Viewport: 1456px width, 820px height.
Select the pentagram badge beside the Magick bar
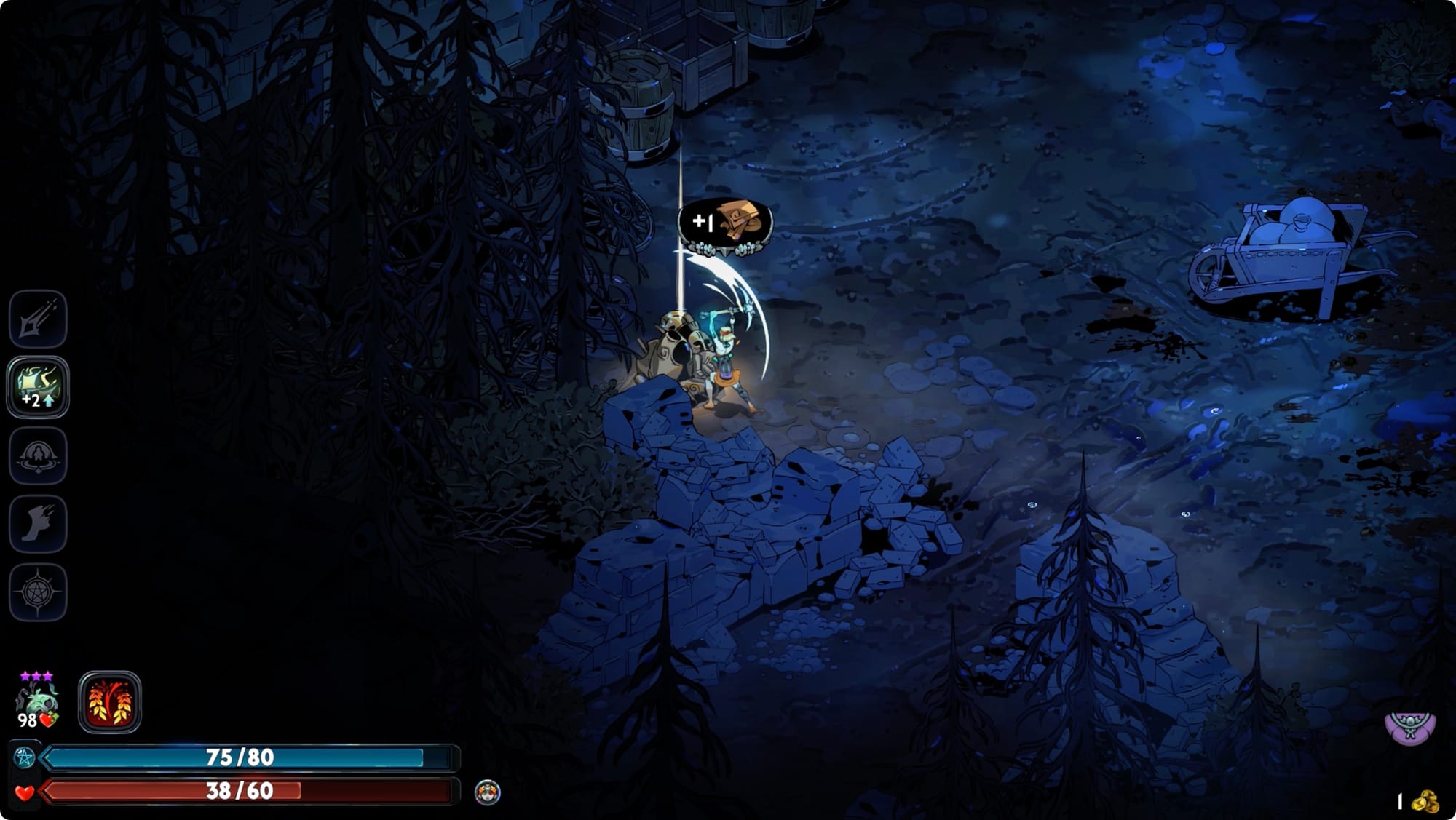pos(23,757)
